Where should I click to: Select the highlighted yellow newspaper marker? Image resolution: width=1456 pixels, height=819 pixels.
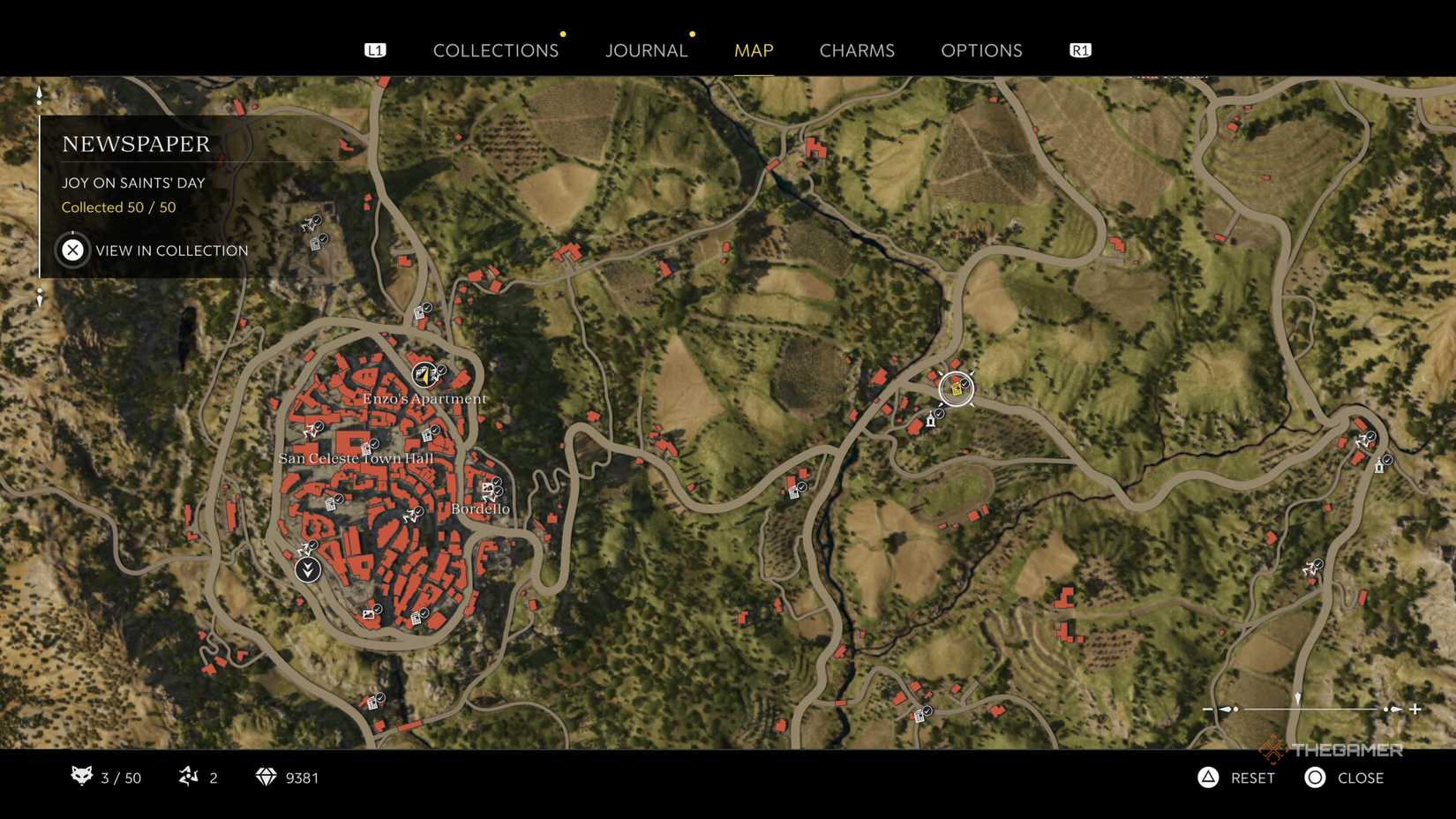click(x=957, y=389)
